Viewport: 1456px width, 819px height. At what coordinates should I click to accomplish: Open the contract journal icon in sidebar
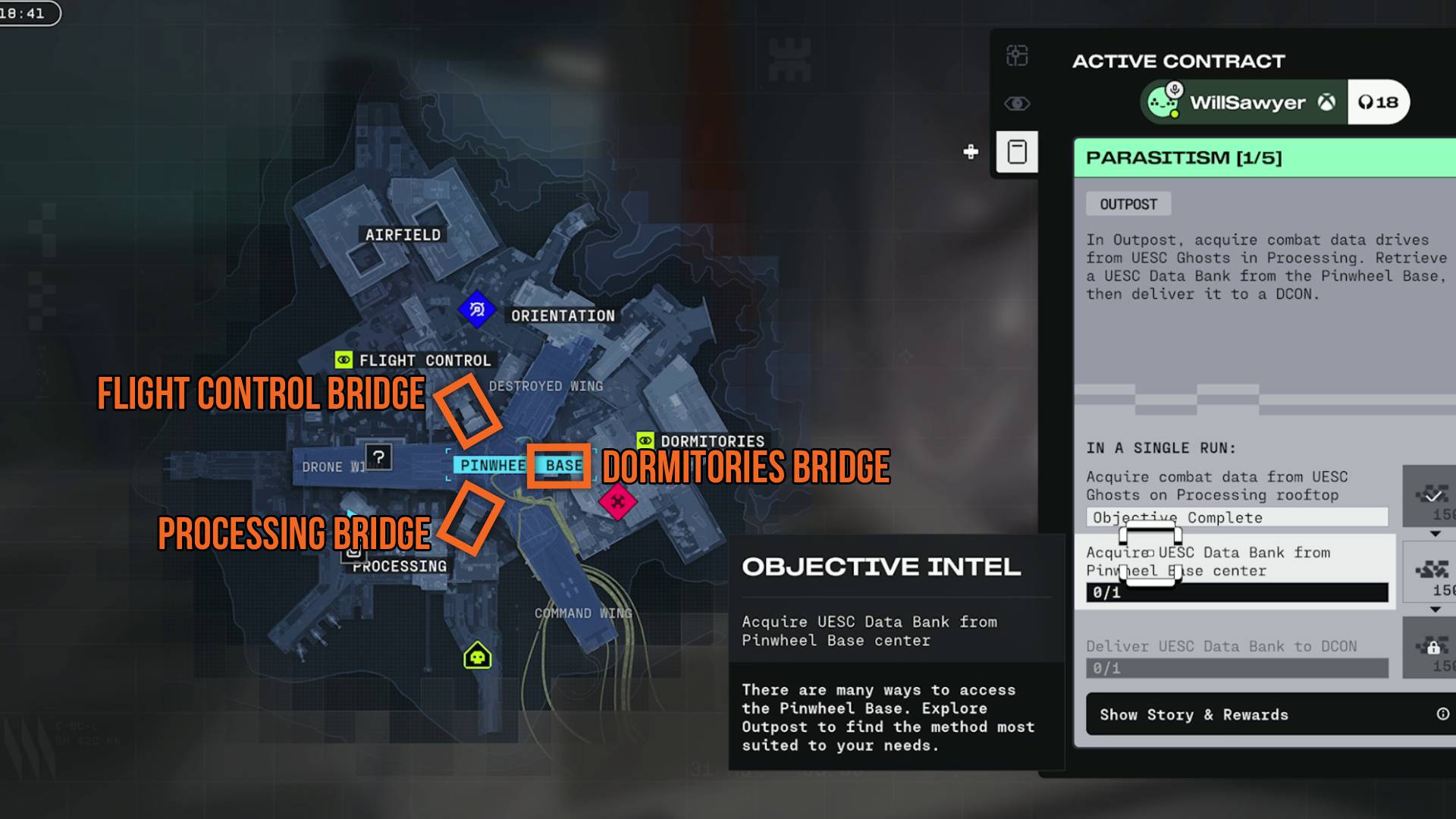tap(1017, 152)
